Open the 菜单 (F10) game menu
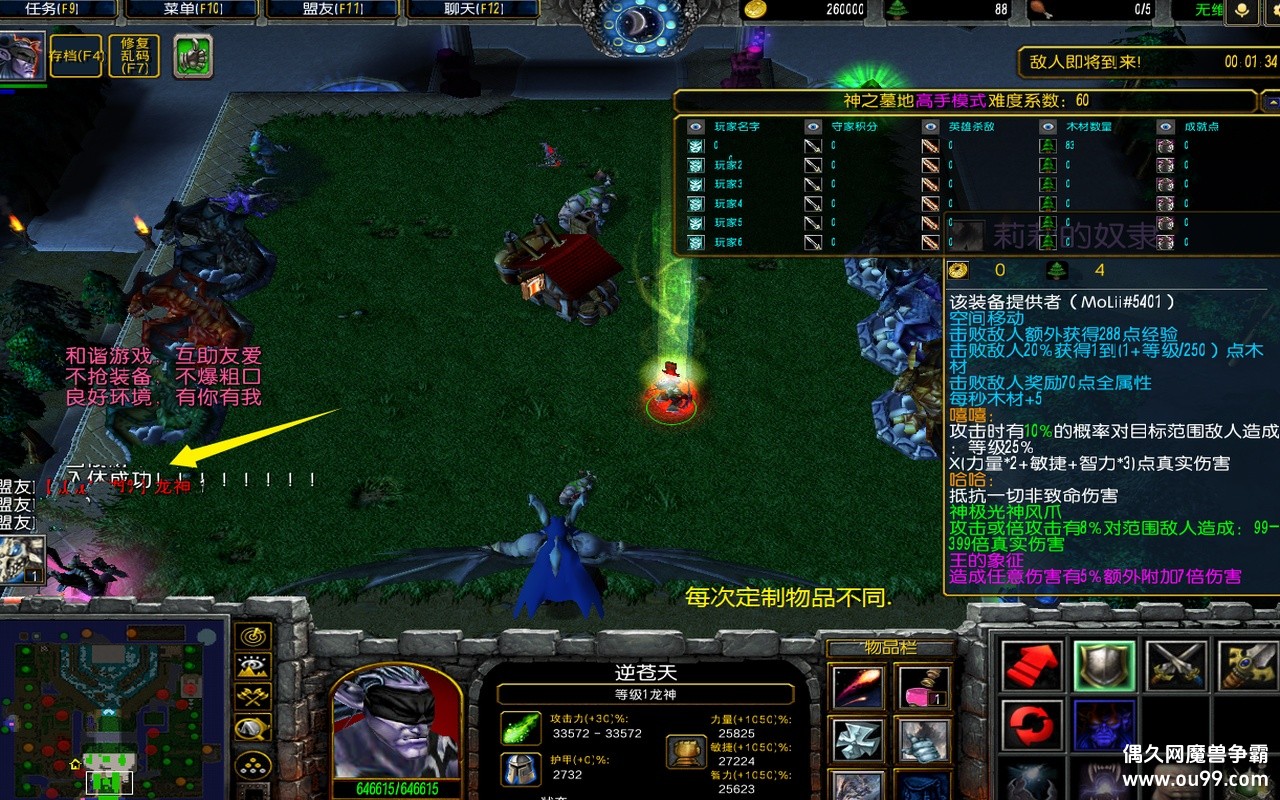This screenshot has height=800, width=1280. coord(194,10)
